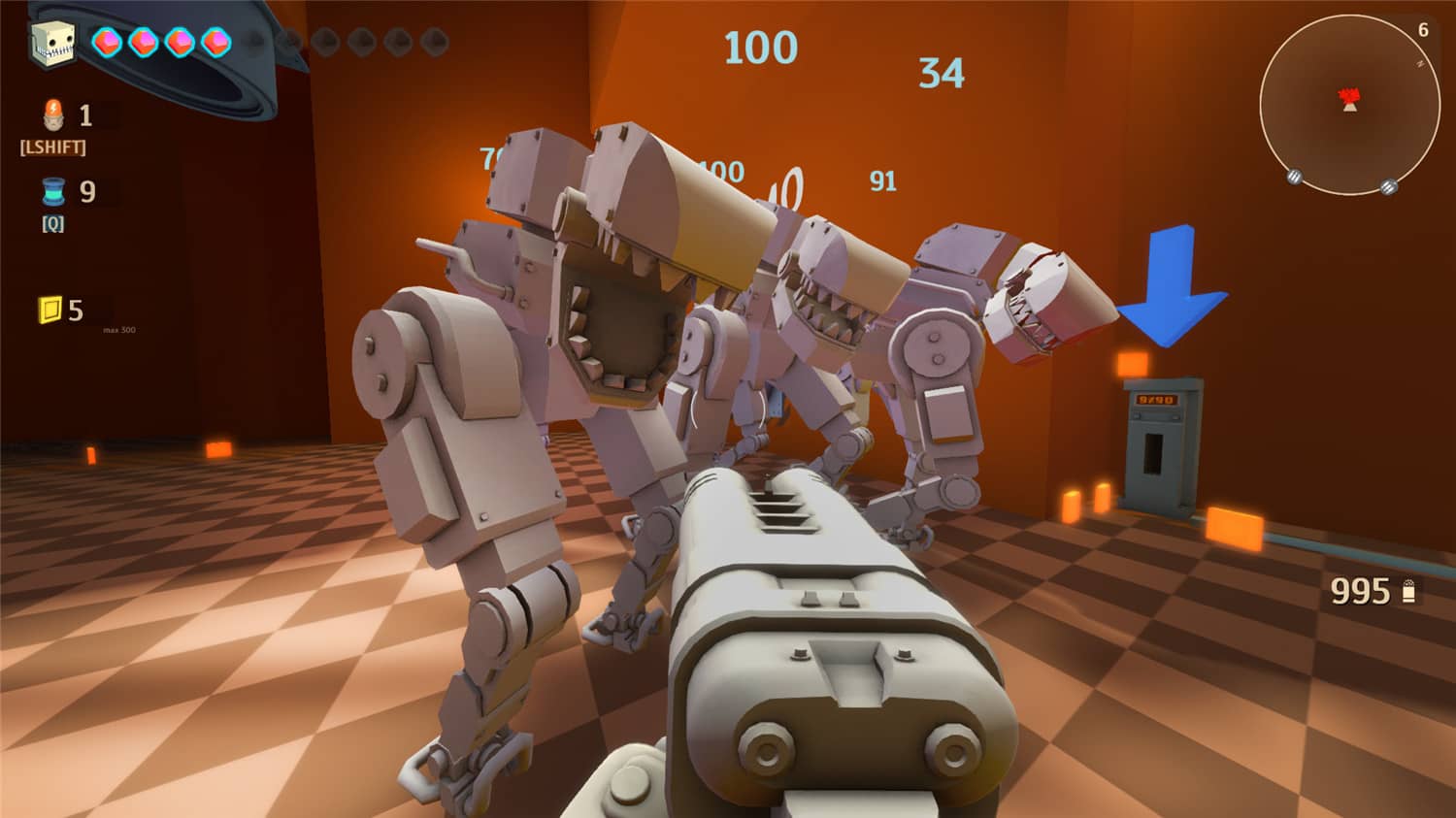Image resolution: width=1456 pixels, height=818 pixels.
Task: Select the left barrel marker on the minimap edge
Action: coord(1295,178)
